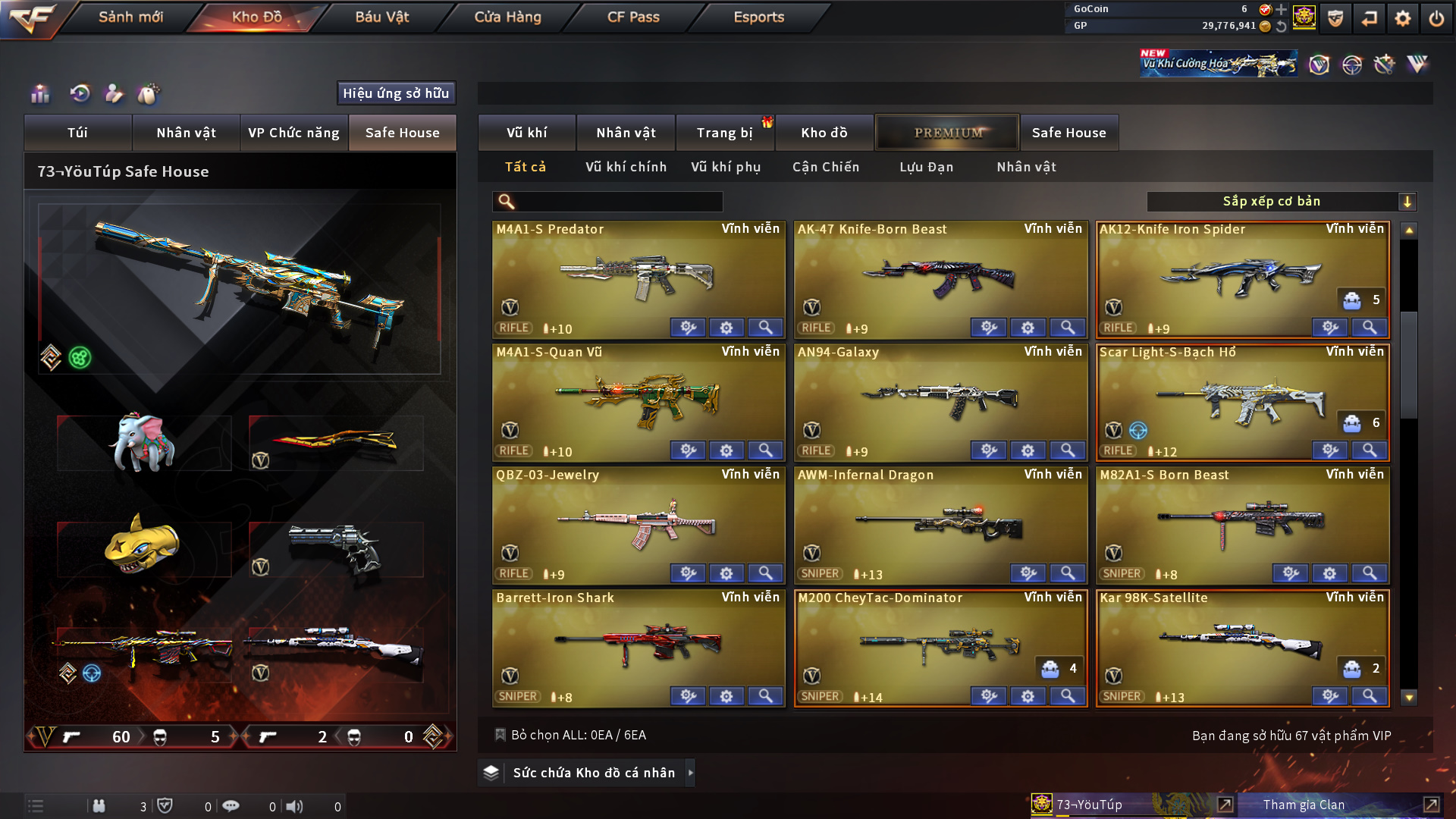Click the Tham gia Clan button

tap(1304, 805)
